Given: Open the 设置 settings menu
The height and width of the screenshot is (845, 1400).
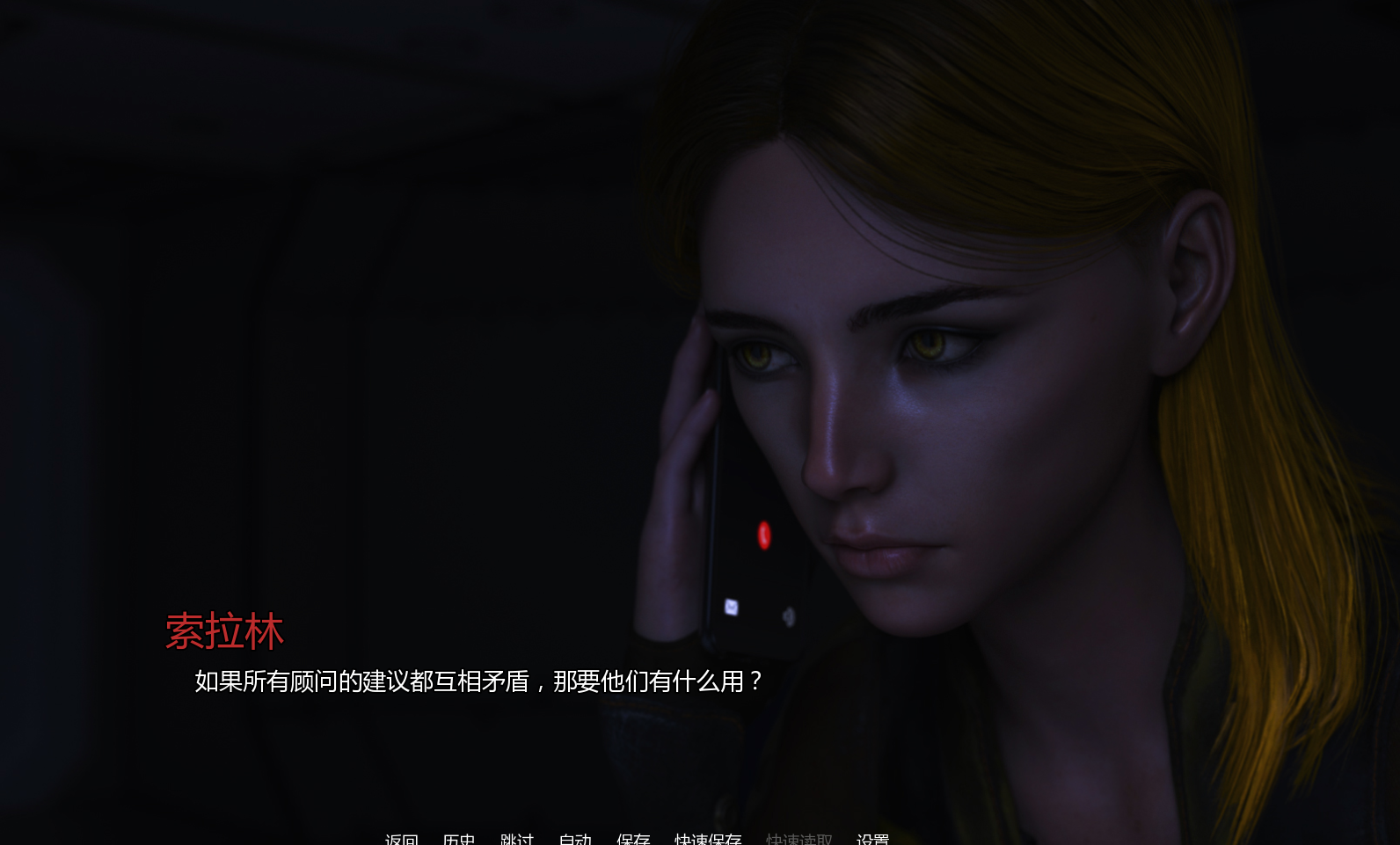Looking at the screenshot, I should 872,839.
